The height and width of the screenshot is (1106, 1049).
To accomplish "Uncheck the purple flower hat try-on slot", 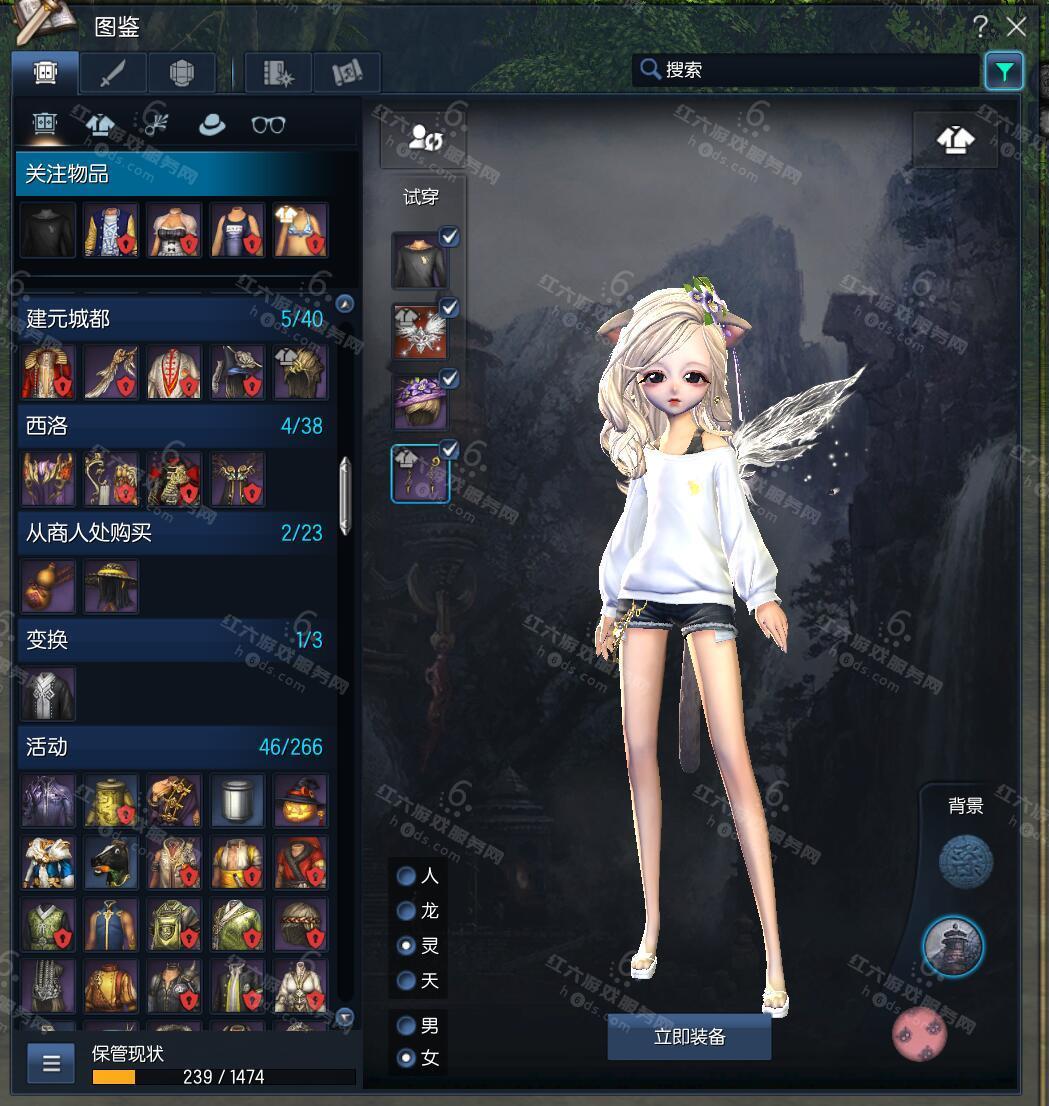I will (x=450, y=378).
